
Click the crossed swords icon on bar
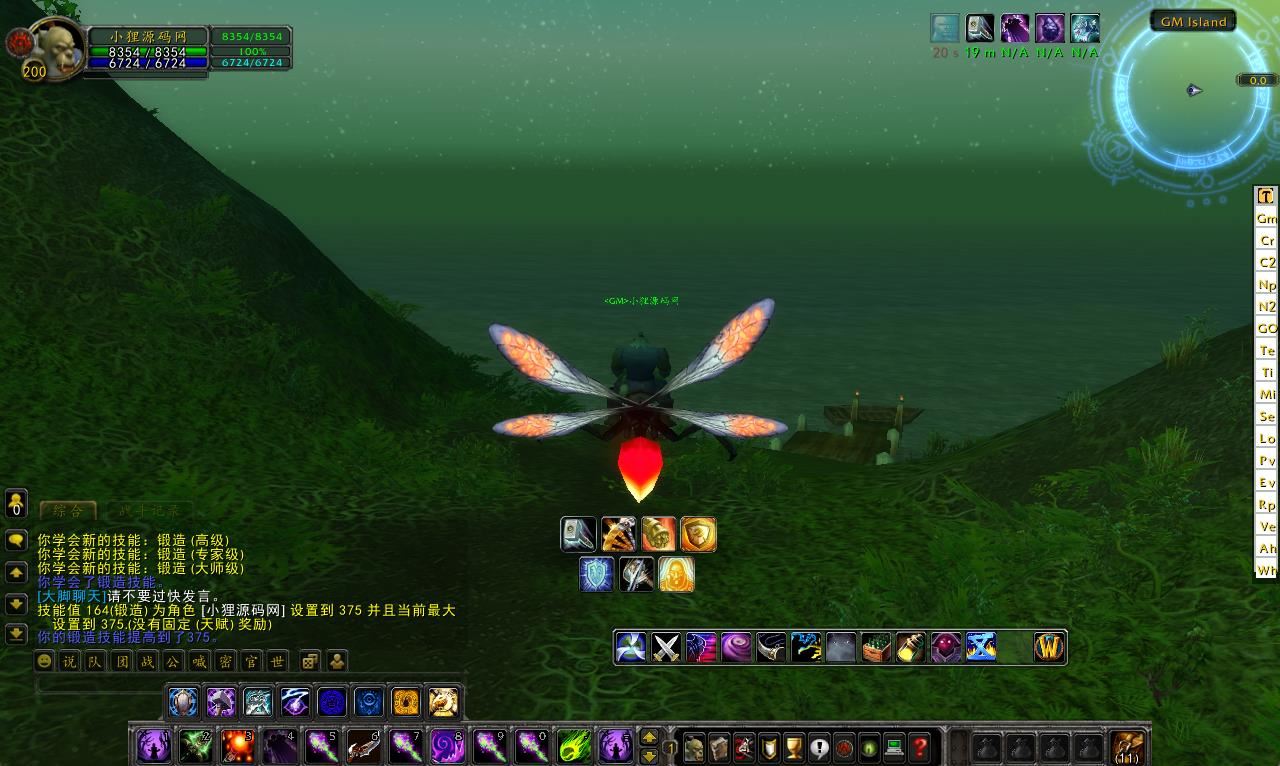click(666, 648)
